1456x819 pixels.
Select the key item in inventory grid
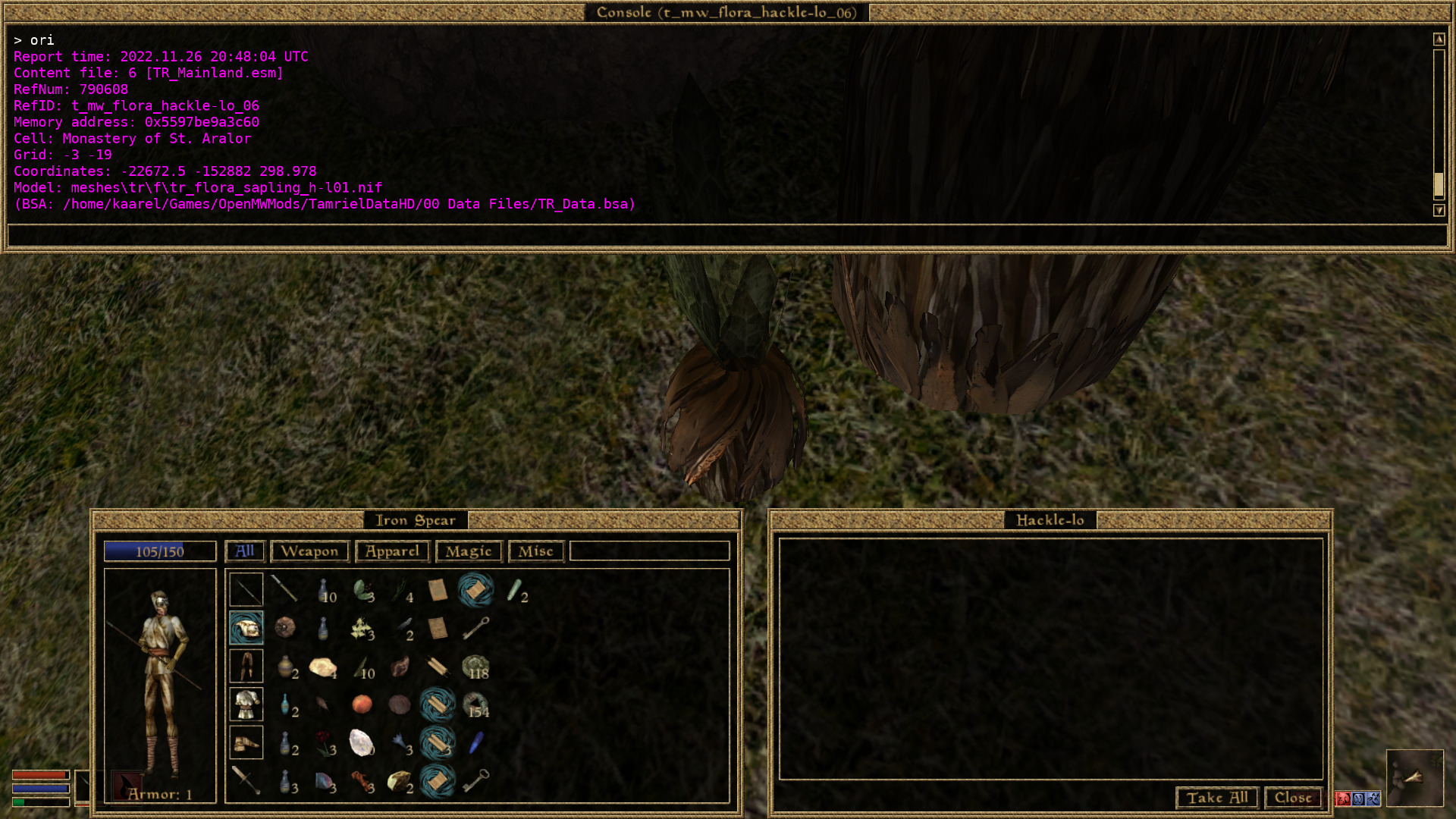click(477, 627)
